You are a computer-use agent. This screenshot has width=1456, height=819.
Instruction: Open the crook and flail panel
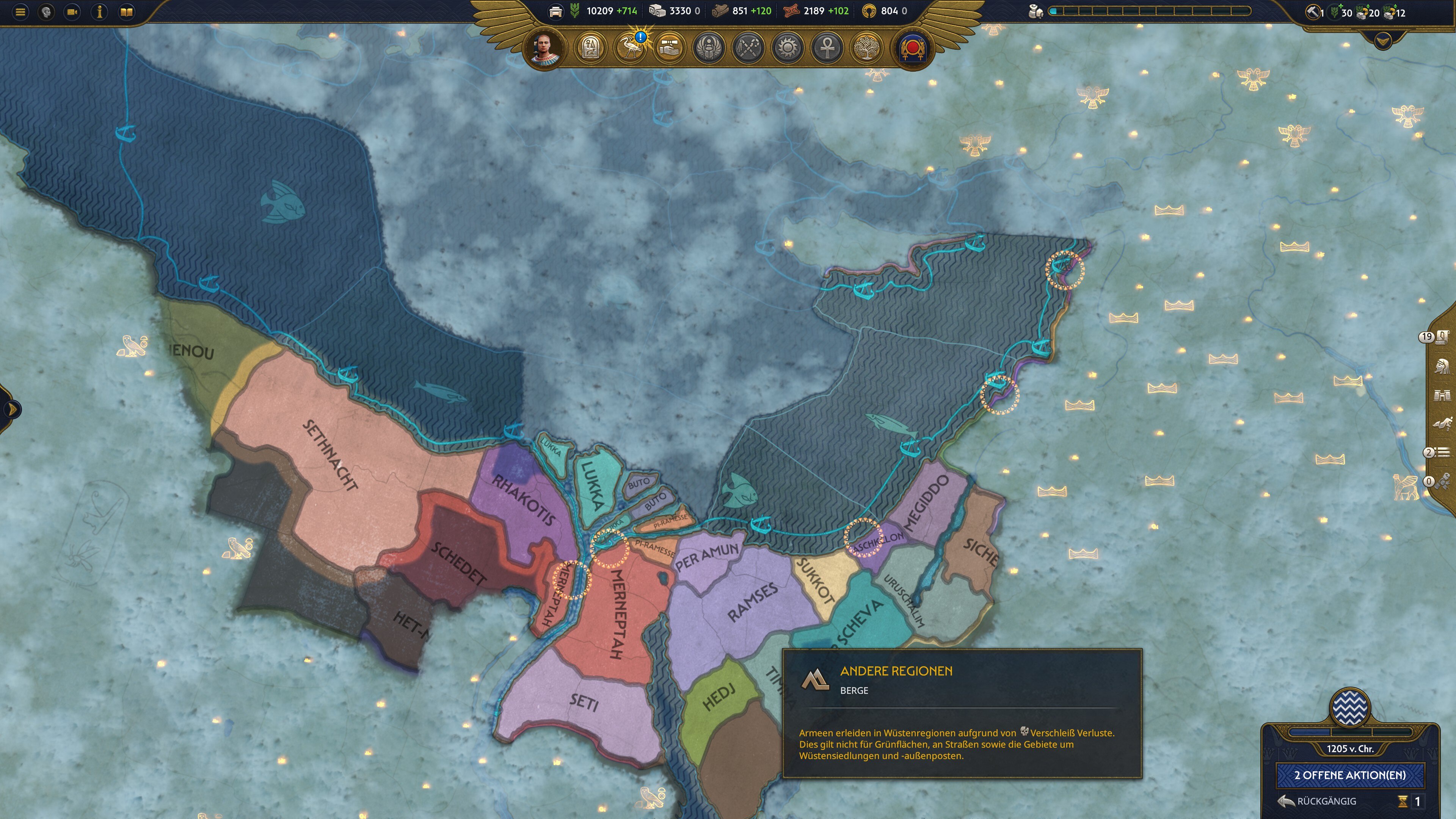(748, 48)
